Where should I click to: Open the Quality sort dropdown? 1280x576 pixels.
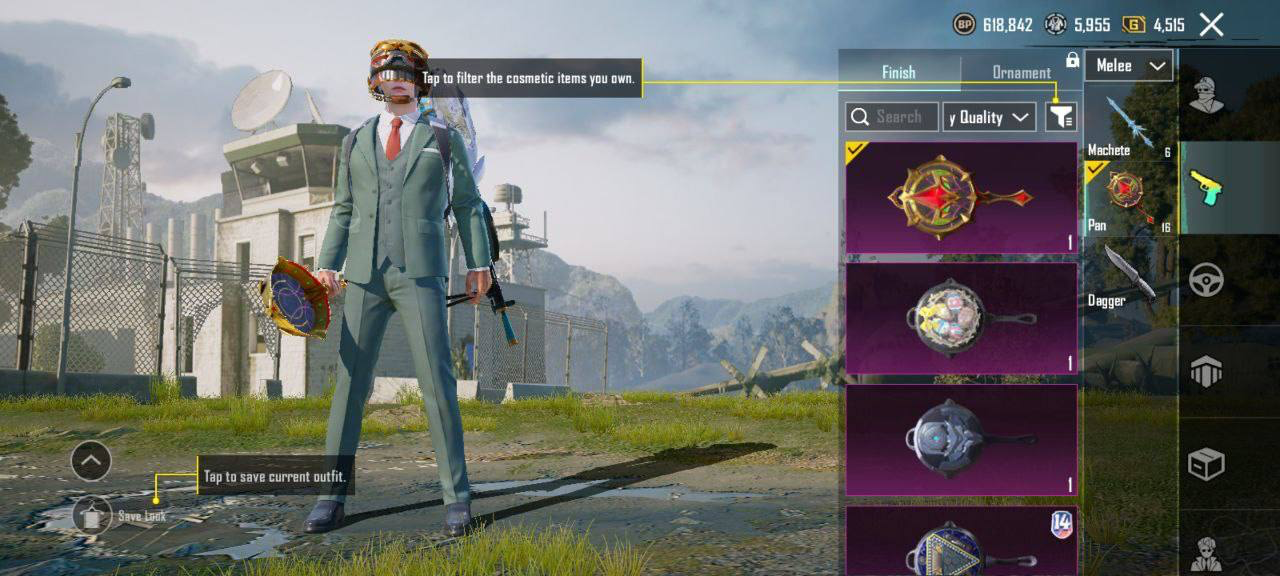989,117
